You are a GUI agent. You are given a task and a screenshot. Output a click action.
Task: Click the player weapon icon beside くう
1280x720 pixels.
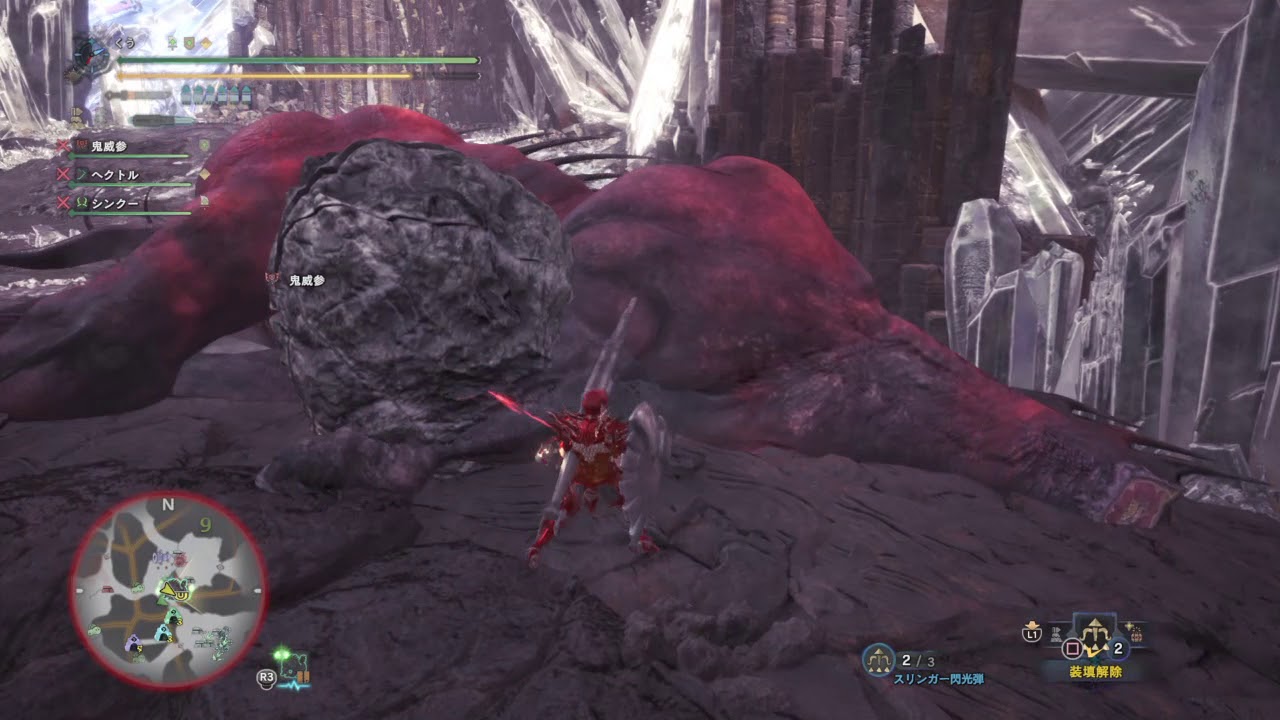click(x=92, y=52)
